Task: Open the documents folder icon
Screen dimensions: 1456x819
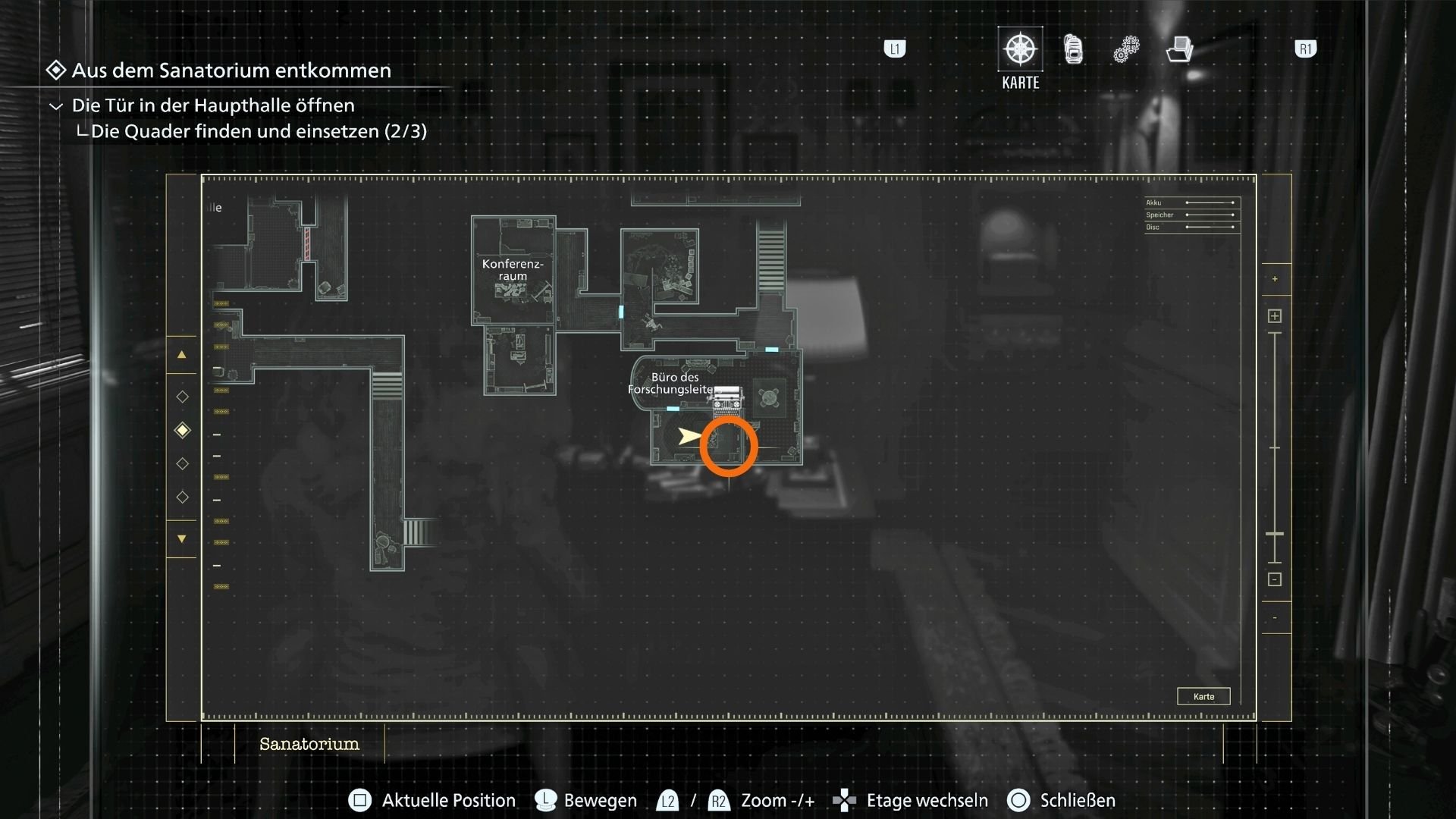Action: click(x=1178, y=49)
